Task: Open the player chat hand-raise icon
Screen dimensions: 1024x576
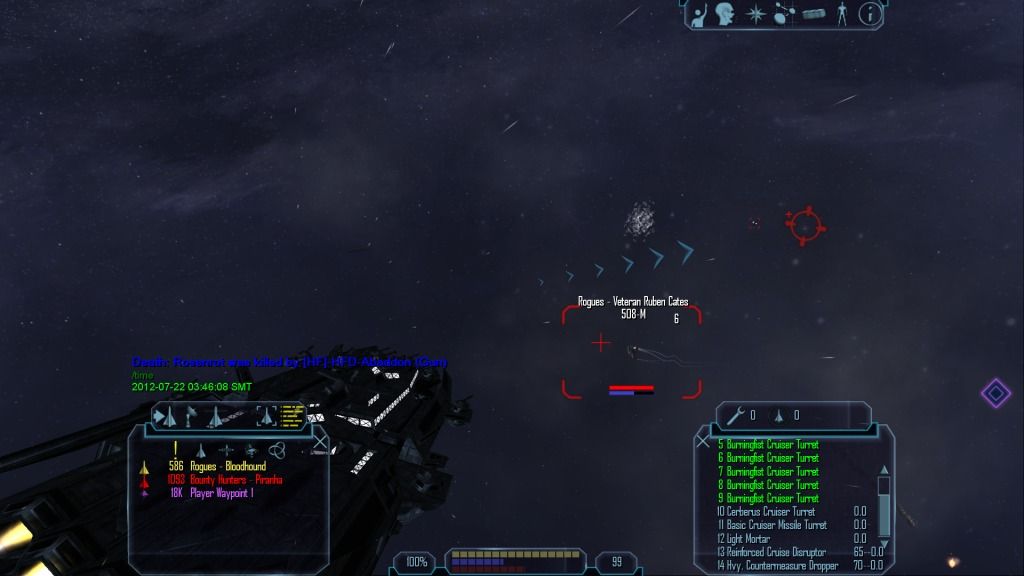Action: click(x=700, y=14)
